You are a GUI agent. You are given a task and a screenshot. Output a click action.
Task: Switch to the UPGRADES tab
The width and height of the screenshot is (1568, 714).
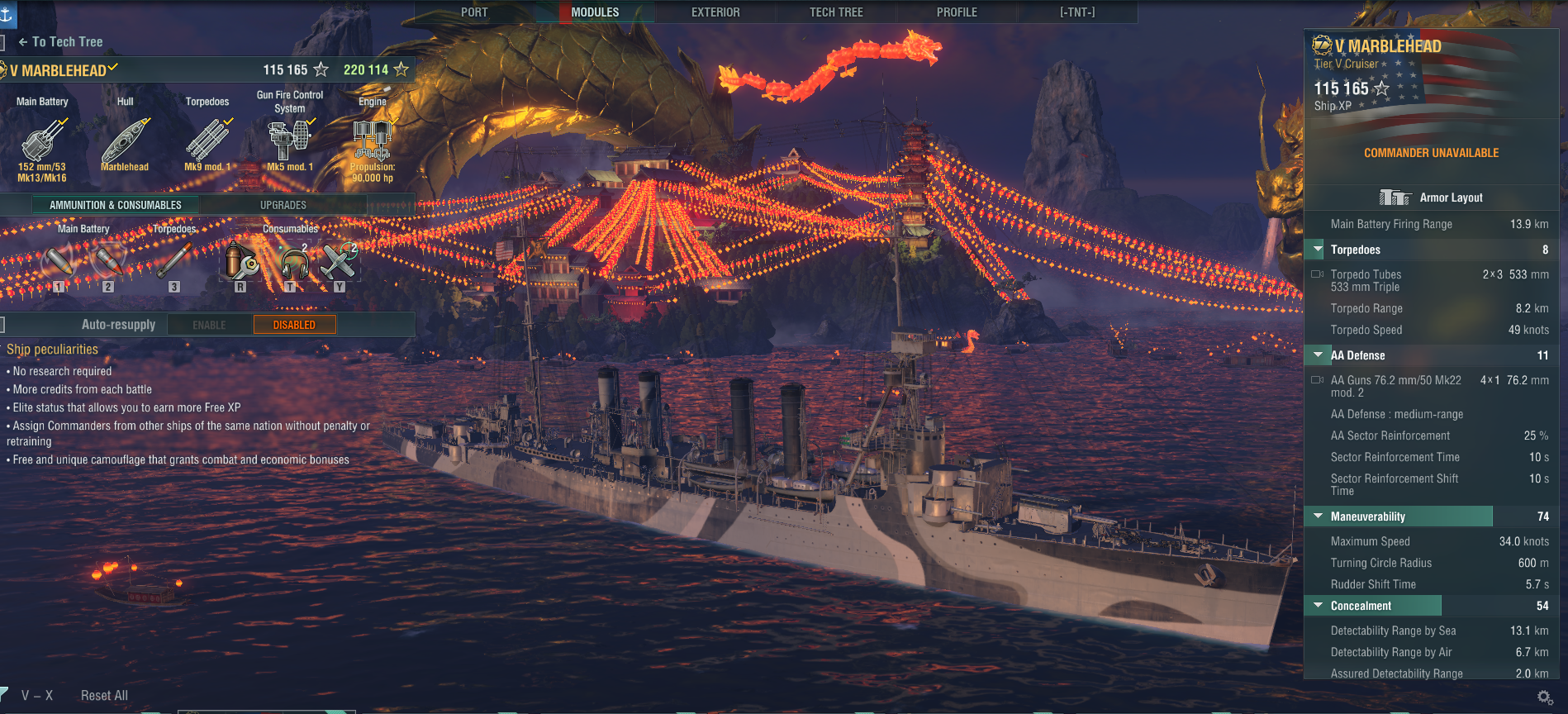click(x=283, y=205)
